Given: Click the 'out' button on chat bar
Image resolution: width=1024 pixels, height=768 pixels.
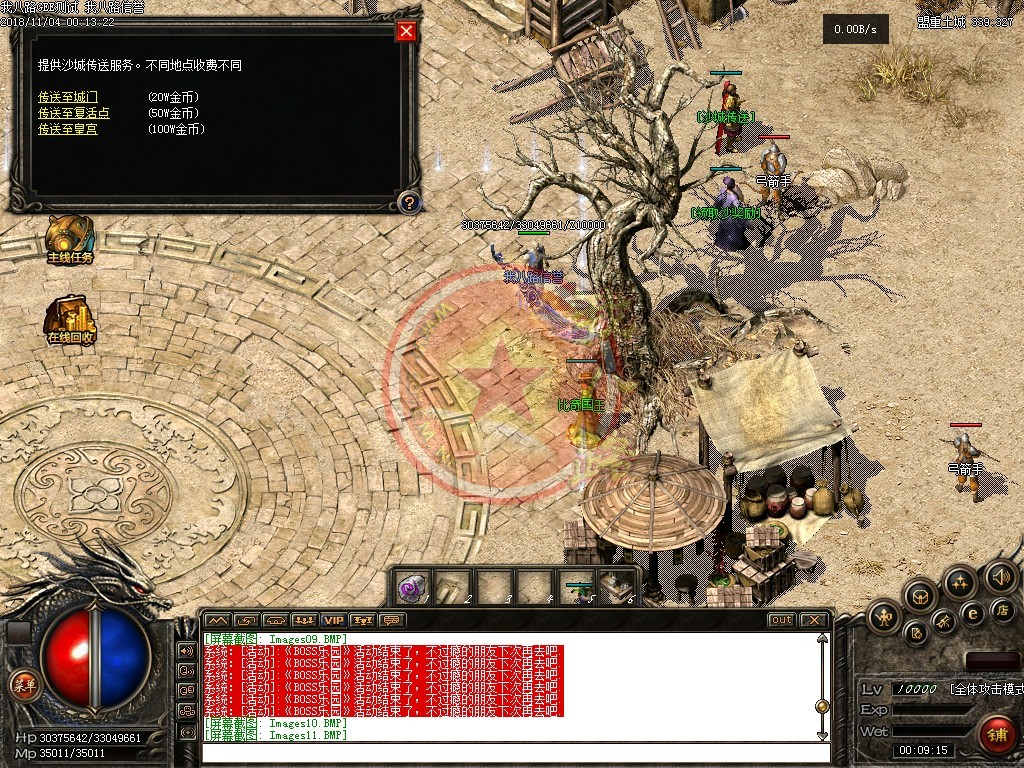Looking at the screenshot, I should (x=781, y=620).
